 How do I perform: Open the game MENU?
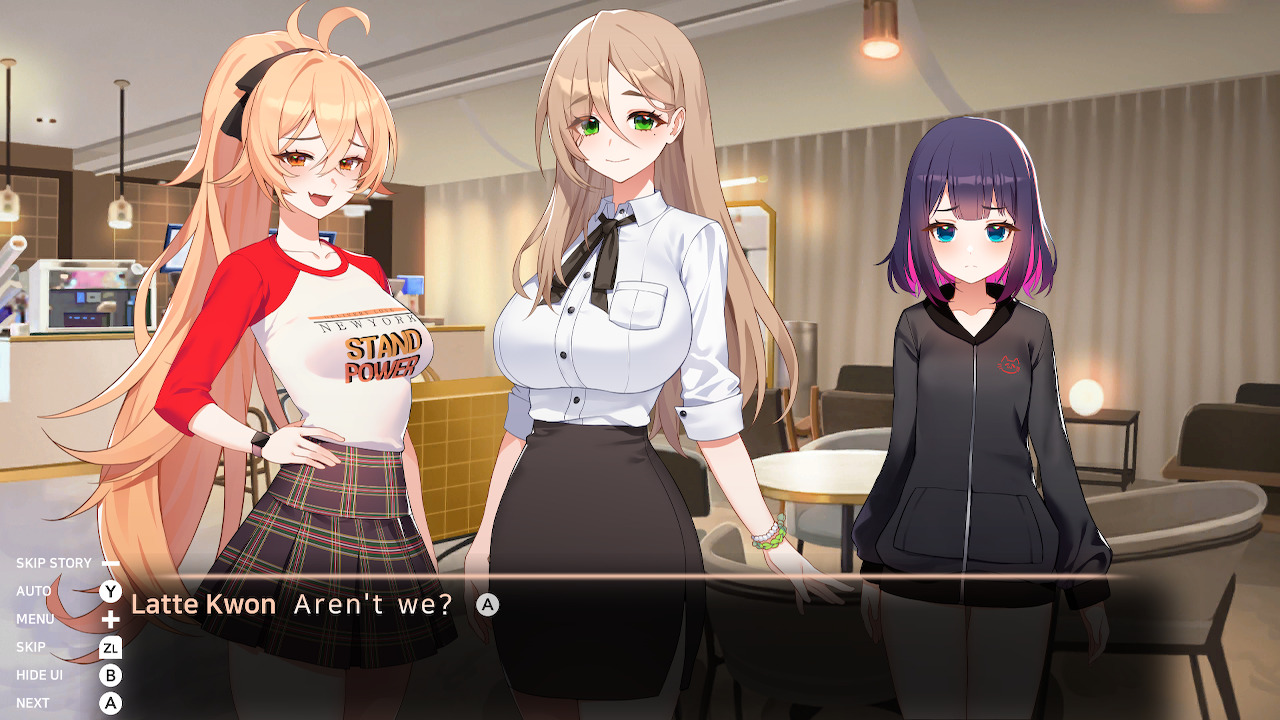click(36, 619)
